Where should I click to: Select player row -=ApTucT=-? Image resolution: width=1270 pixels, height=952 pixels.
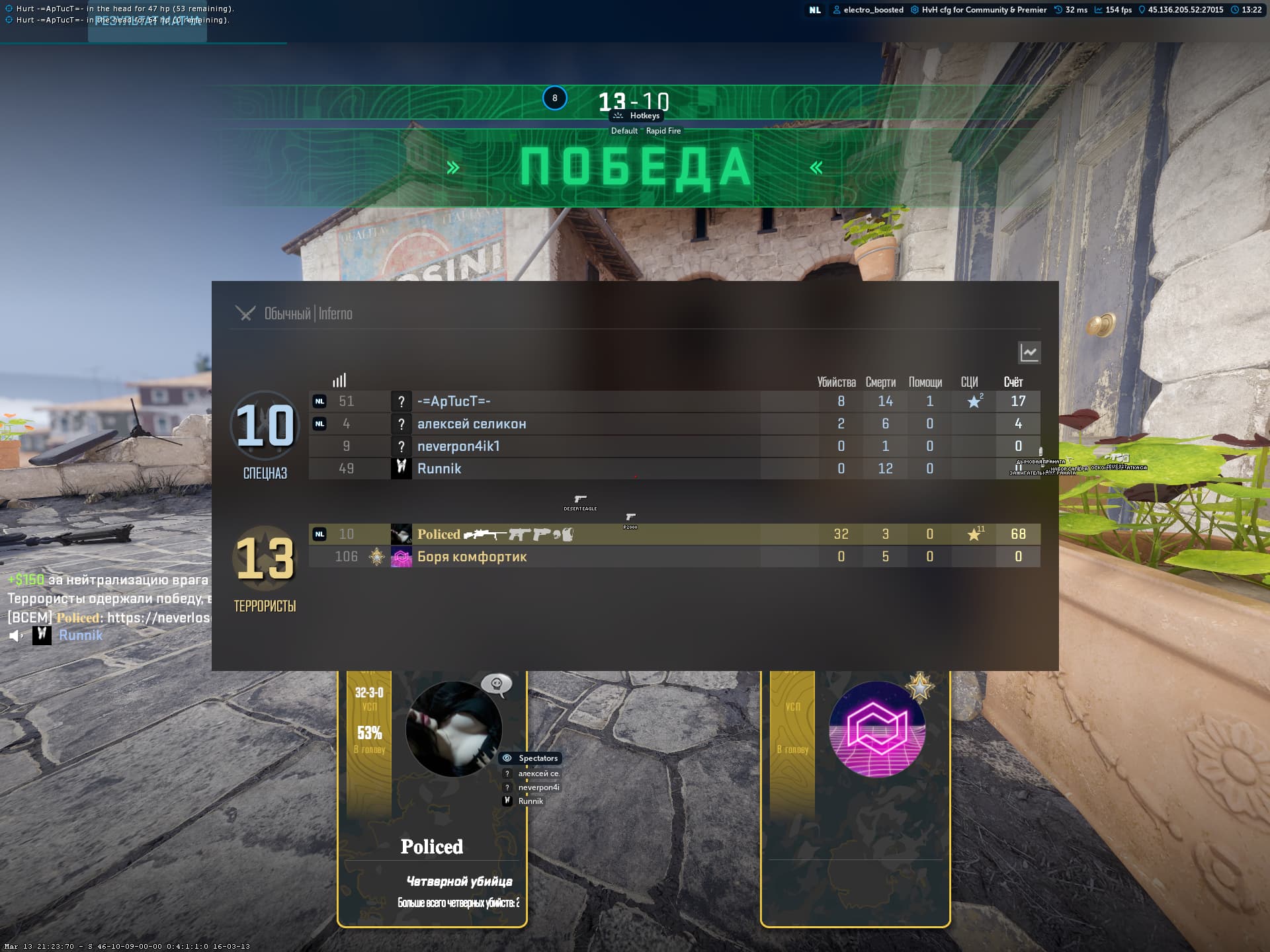coord(454,401)
